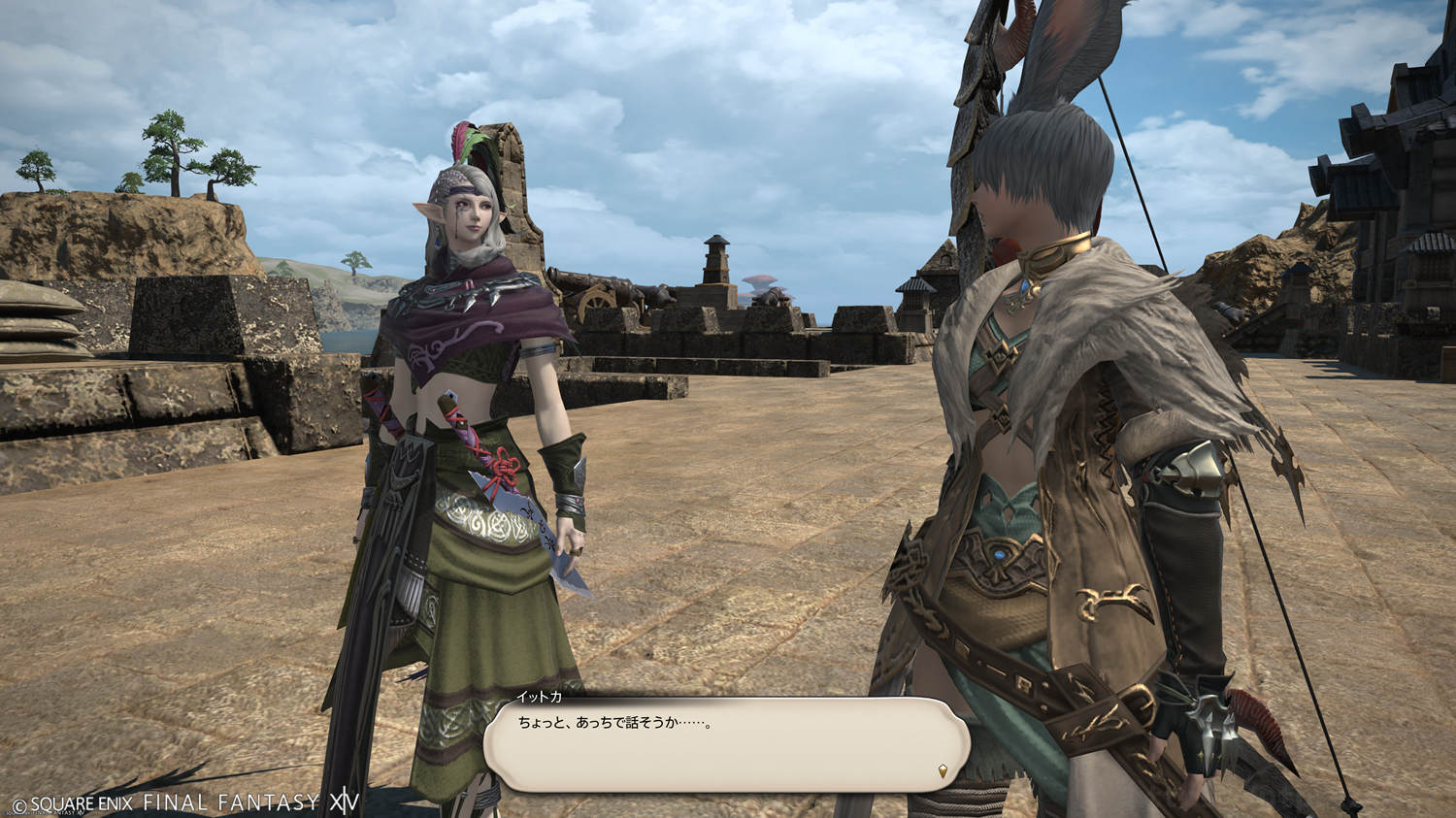Advance the dialogue using the yellow arrow
This screenshot has height=818, width=1456.
pyautogui.click(x=943, y=771)
